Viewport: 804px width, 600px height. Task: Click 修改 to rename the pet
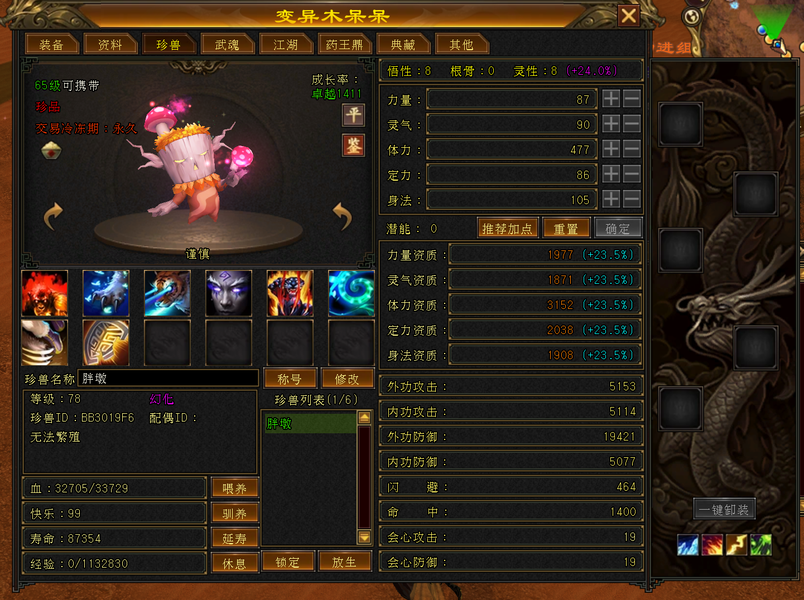click(347, 379)
